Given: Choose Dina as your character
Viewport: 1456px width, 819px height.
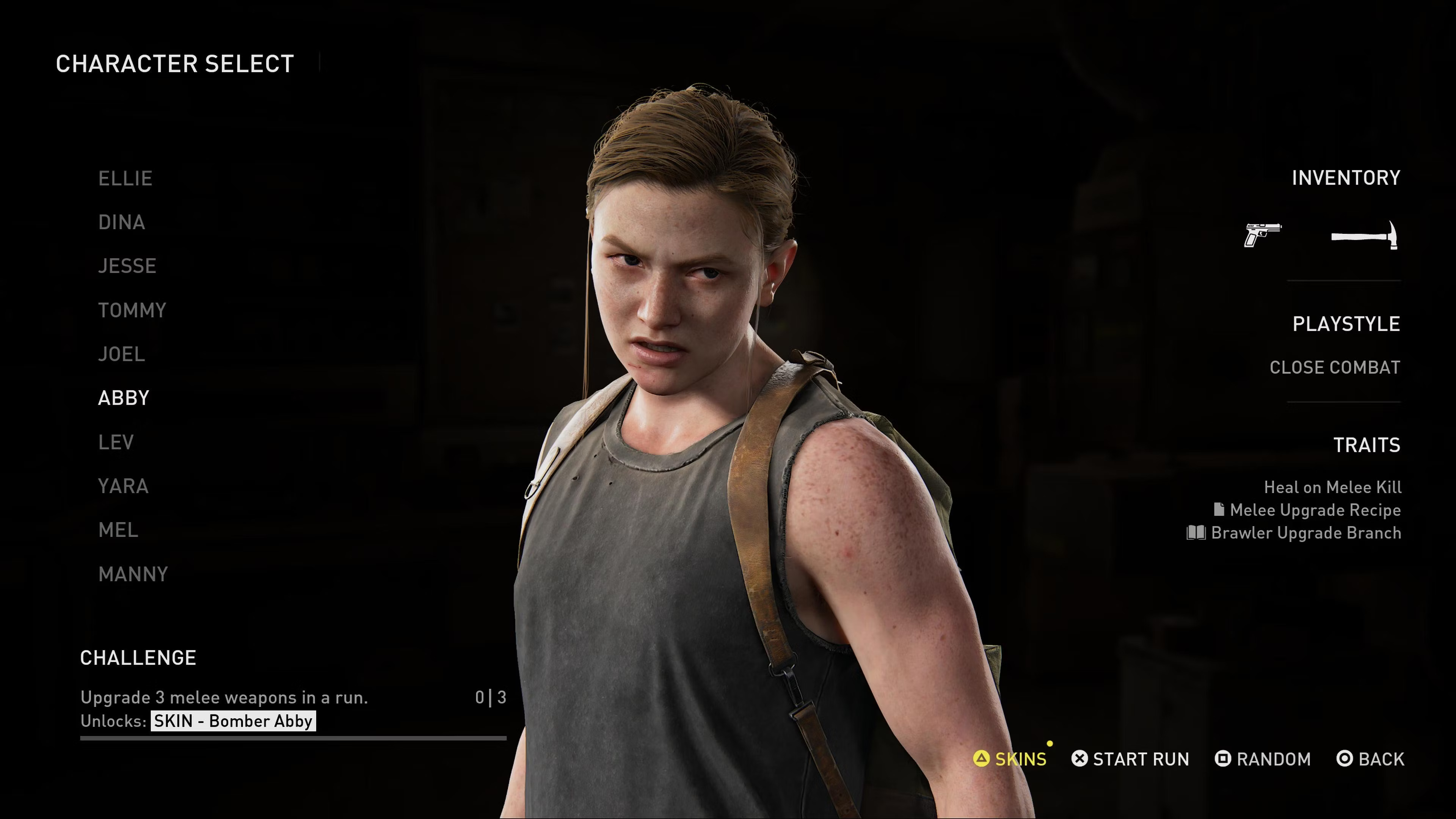Looking at the screenshot, I should (121, 223).
